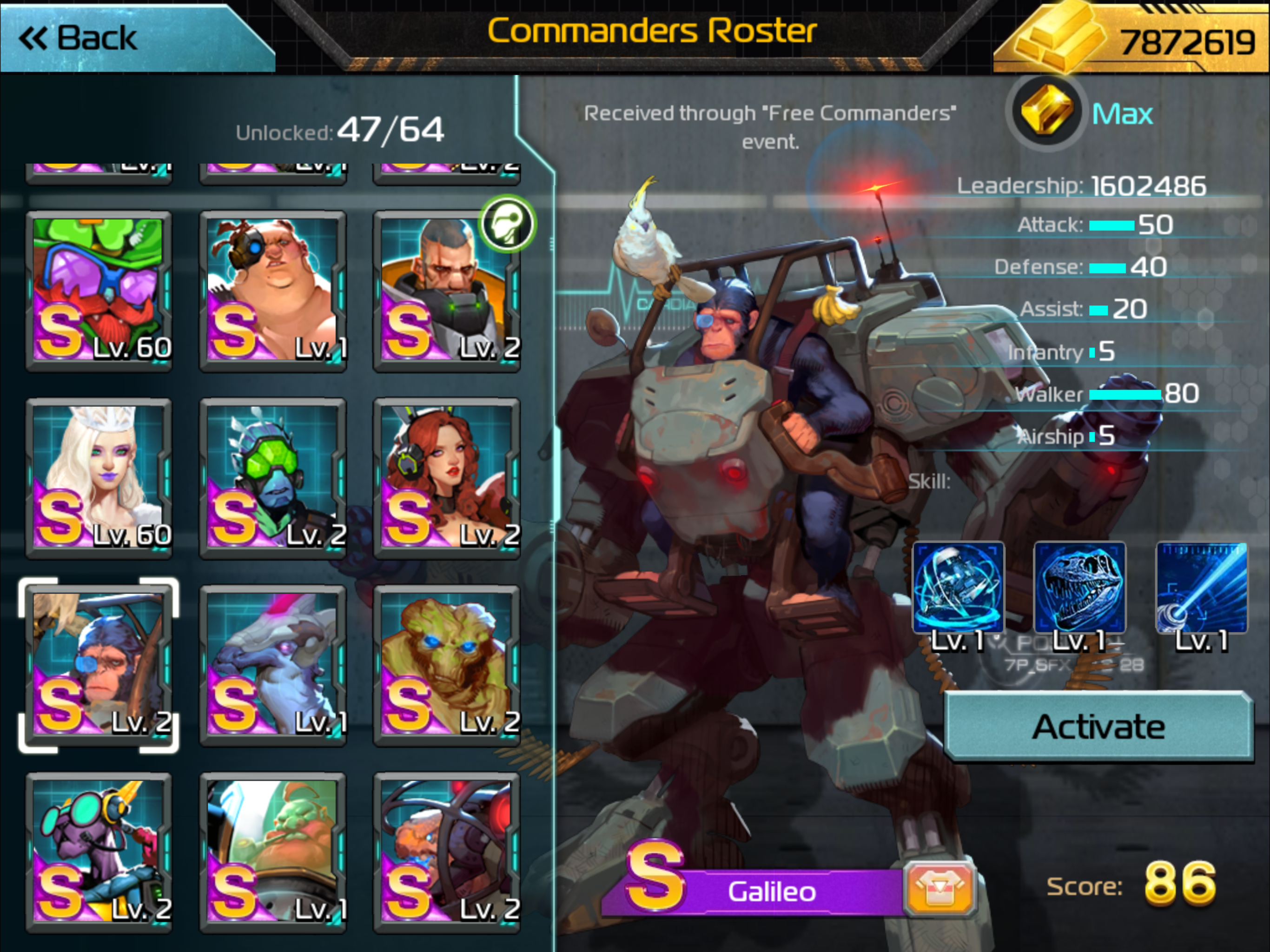The image size is (1270, 952).
Task: Choose the fat eyepatch commander portrait
Action: 273,291
